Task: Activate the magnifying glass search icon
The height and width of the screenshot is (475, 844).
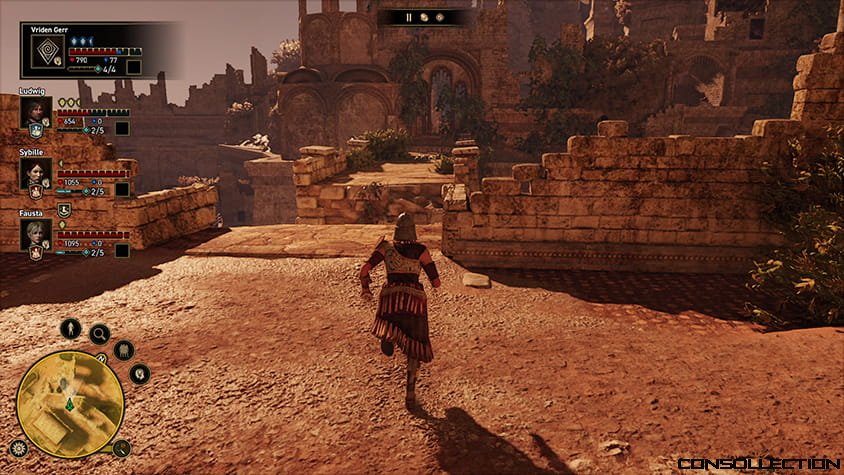Action: pos(99,334)
